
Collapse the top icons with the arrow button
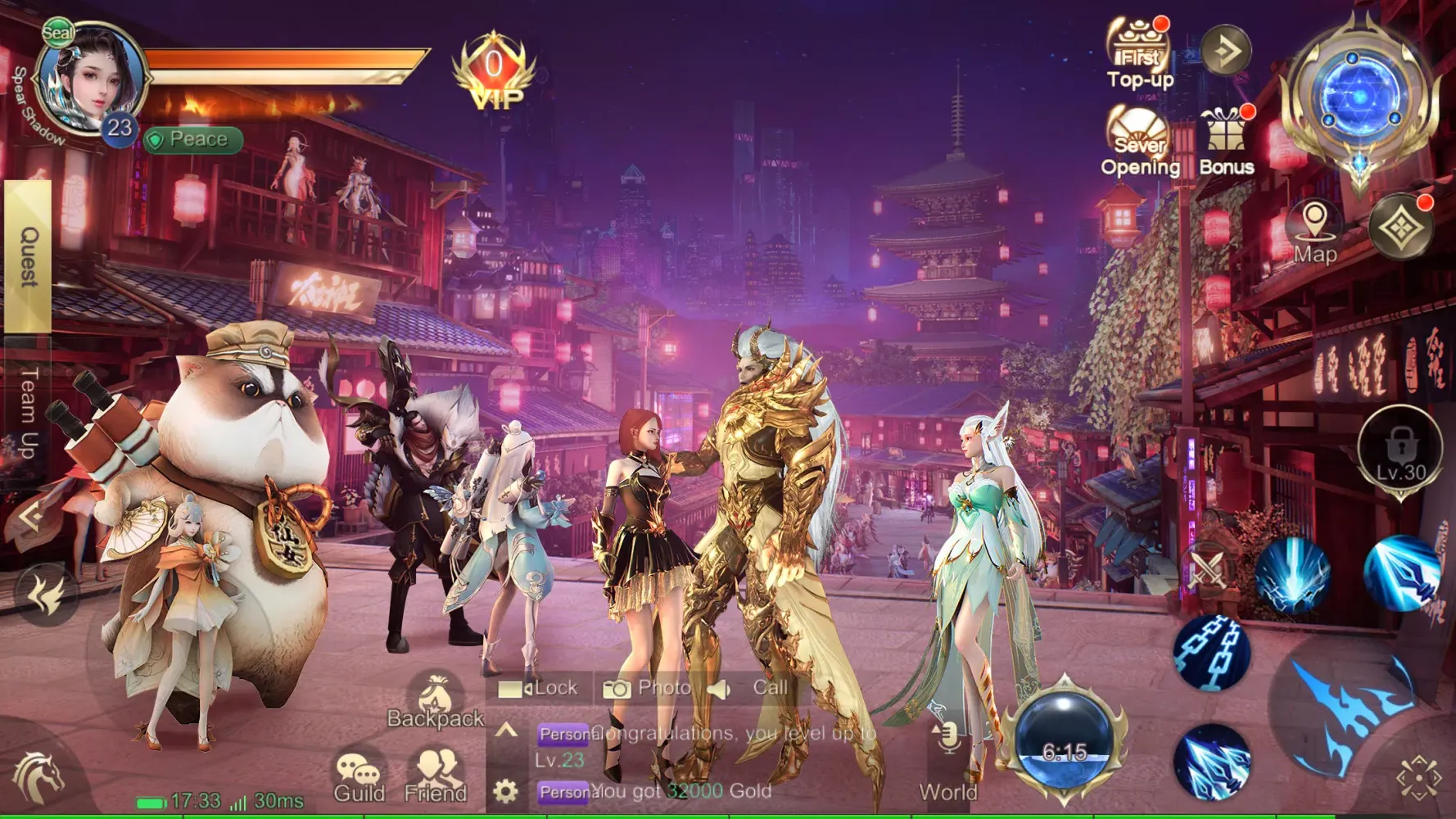pos(1226,52)
